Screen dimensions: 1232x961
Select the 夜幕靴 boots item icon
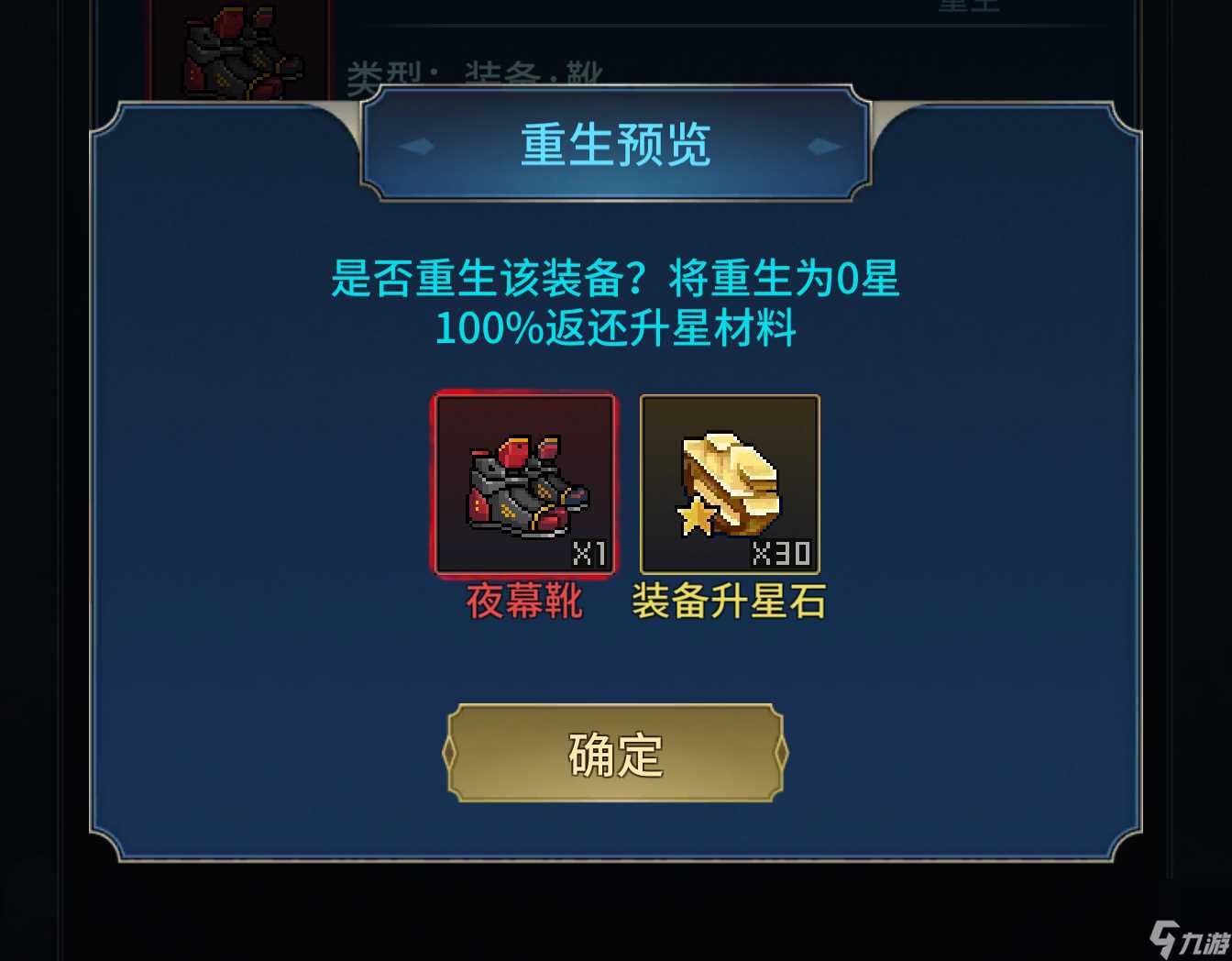pyautogui.click(x=523, y=484)
